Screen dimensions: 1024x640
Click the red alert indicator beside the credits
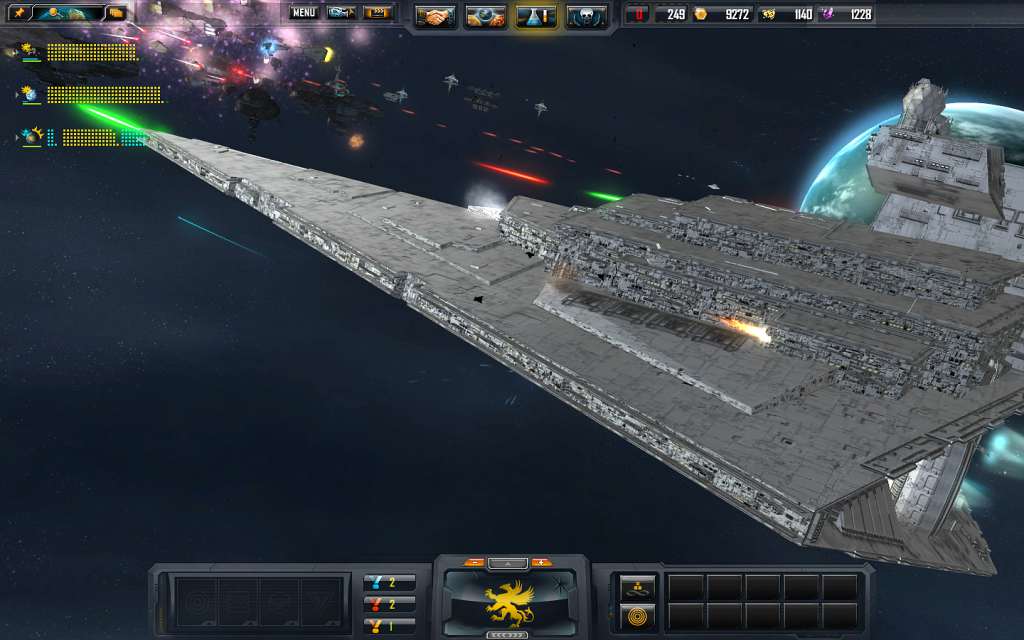pos(637,14)
